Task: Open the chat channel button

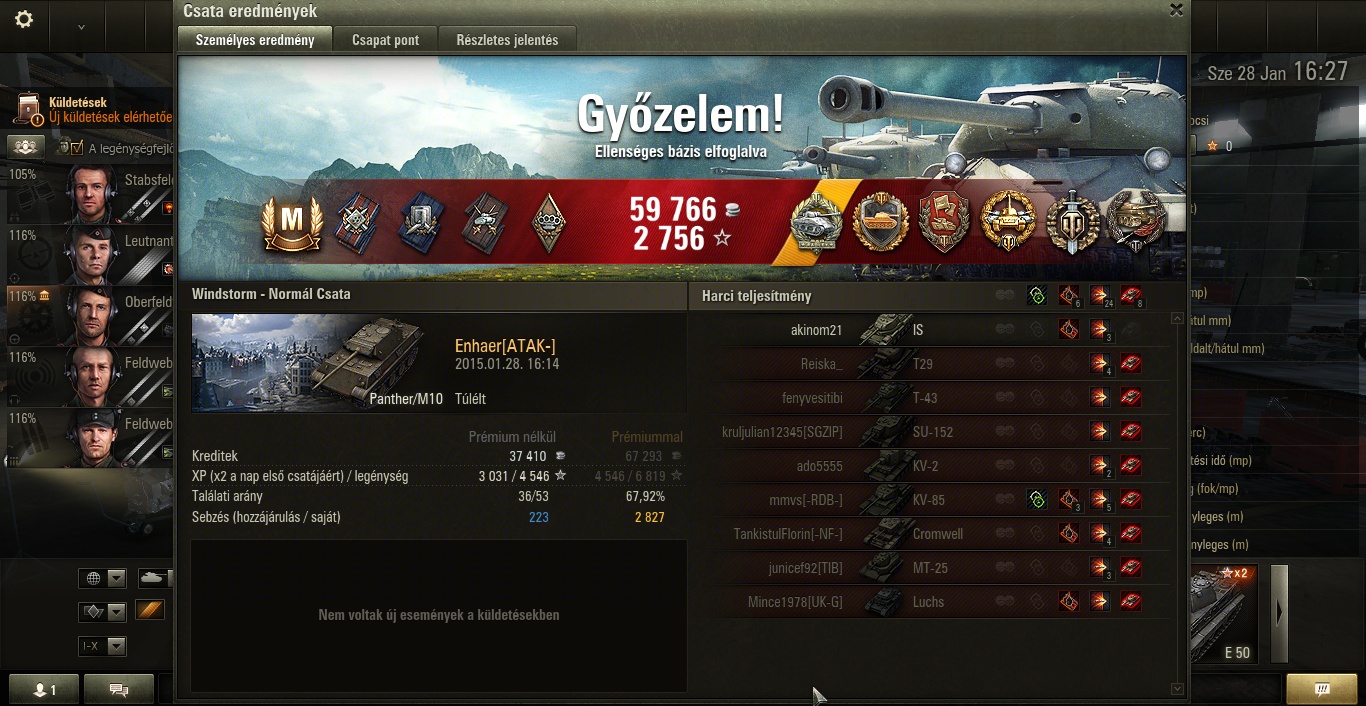Action: click(119, 689)
